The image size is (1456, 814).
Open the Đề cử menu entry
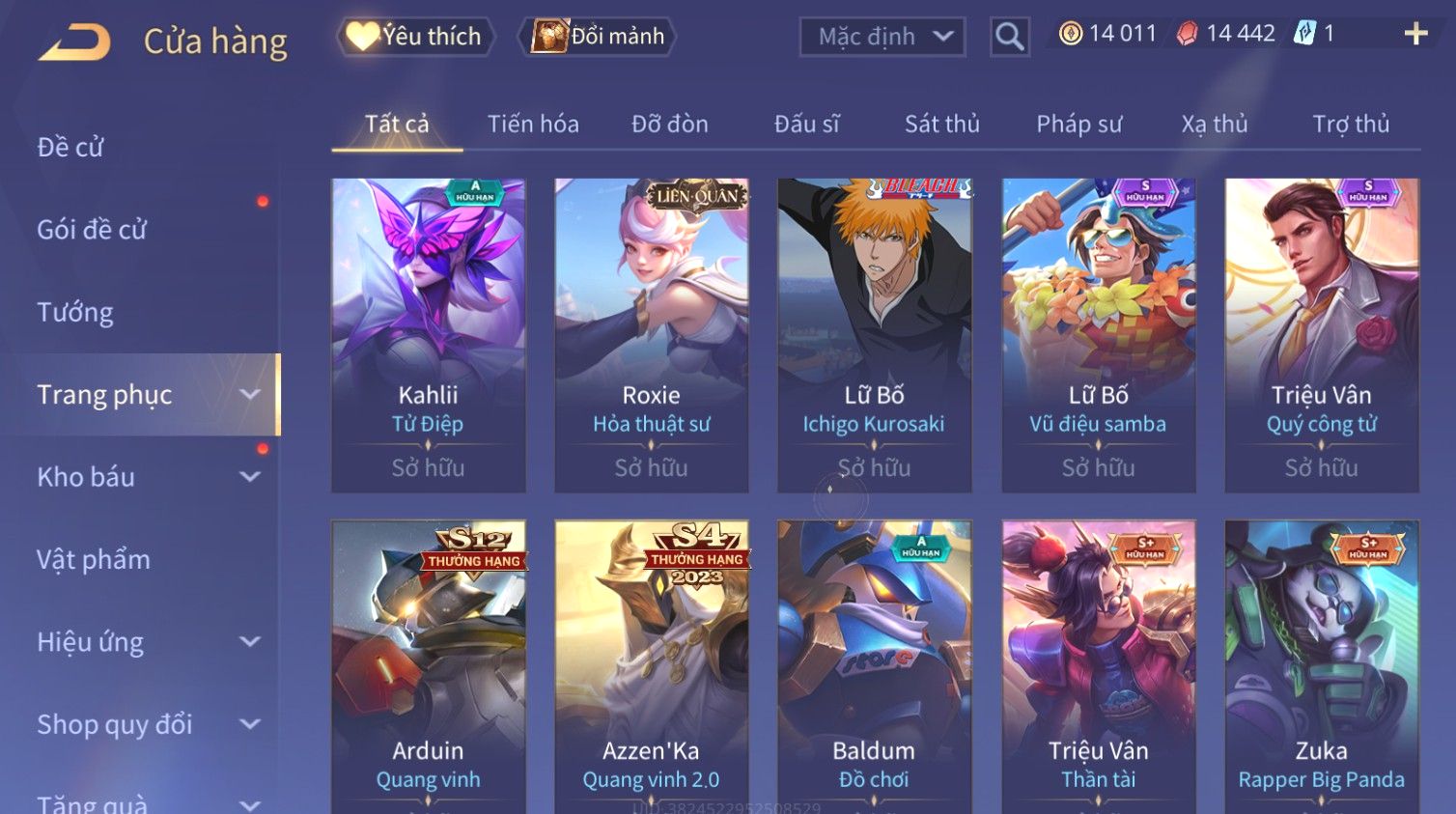pyautogui.click(x=70, y=147)
